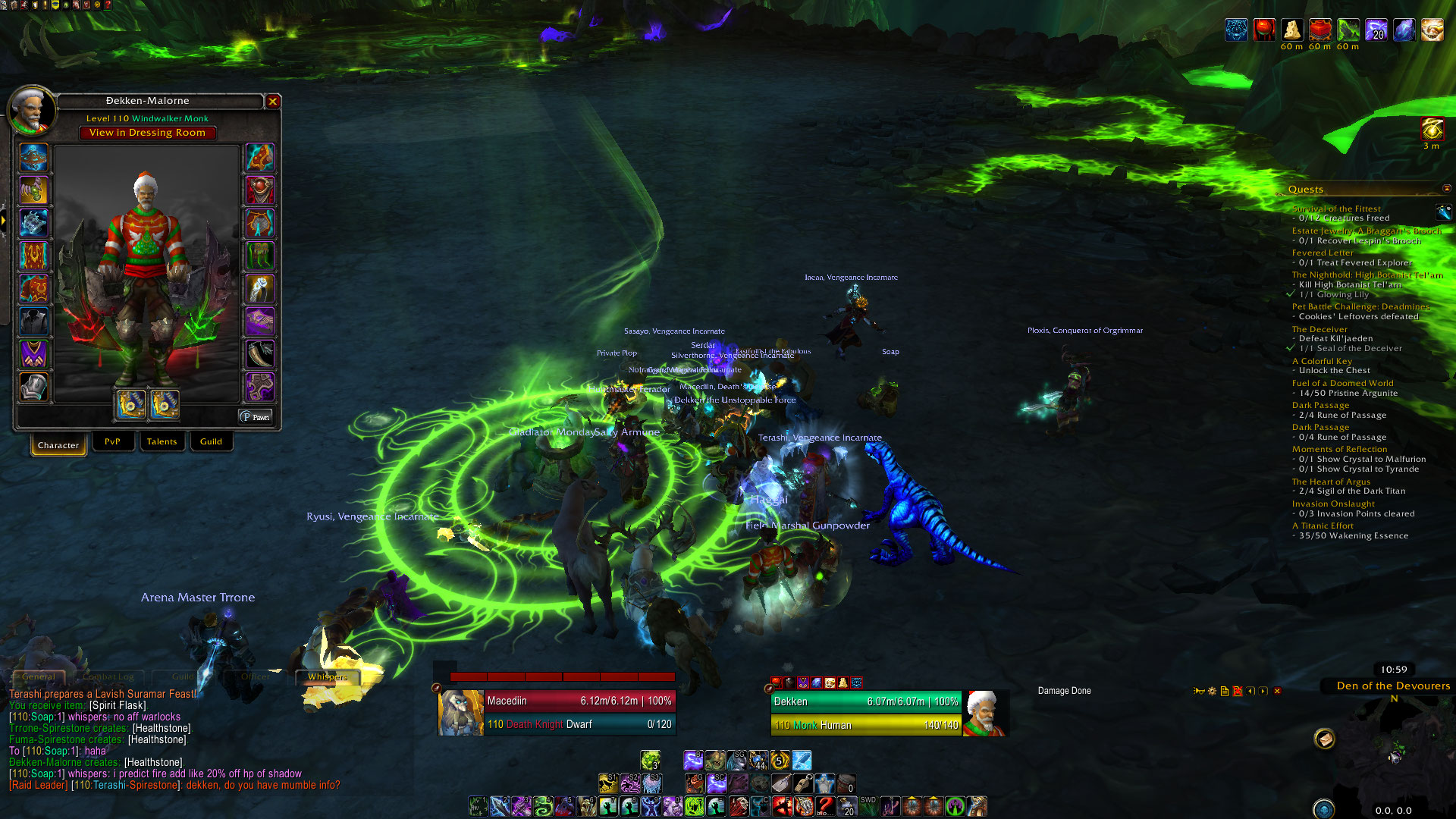The width and height of the screenshot is (1456, 819).
Task: Select the inspect window's Guild tab
Action: tap(211, 441)
